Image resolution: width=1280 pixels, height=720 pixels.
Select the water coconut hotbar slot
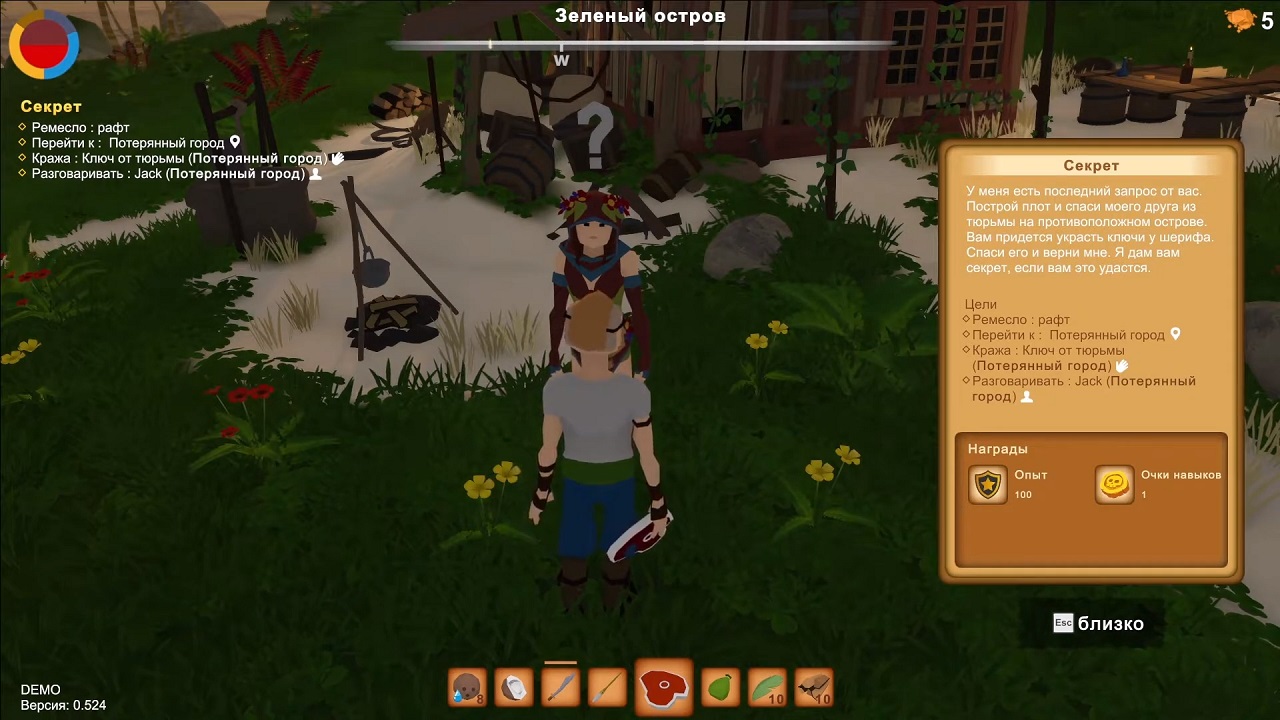point(467,687)
